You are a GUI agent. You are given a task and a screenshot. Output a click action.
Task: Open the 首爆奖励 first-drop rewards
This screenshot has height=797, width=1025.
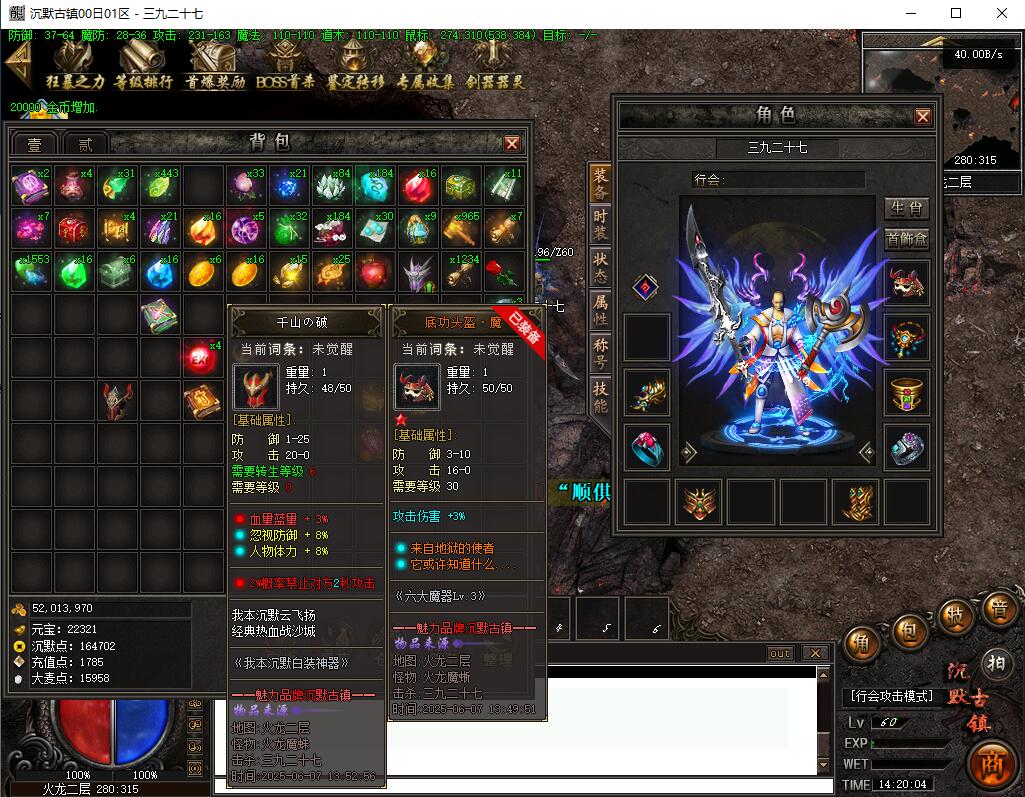[x=214, y=65]
